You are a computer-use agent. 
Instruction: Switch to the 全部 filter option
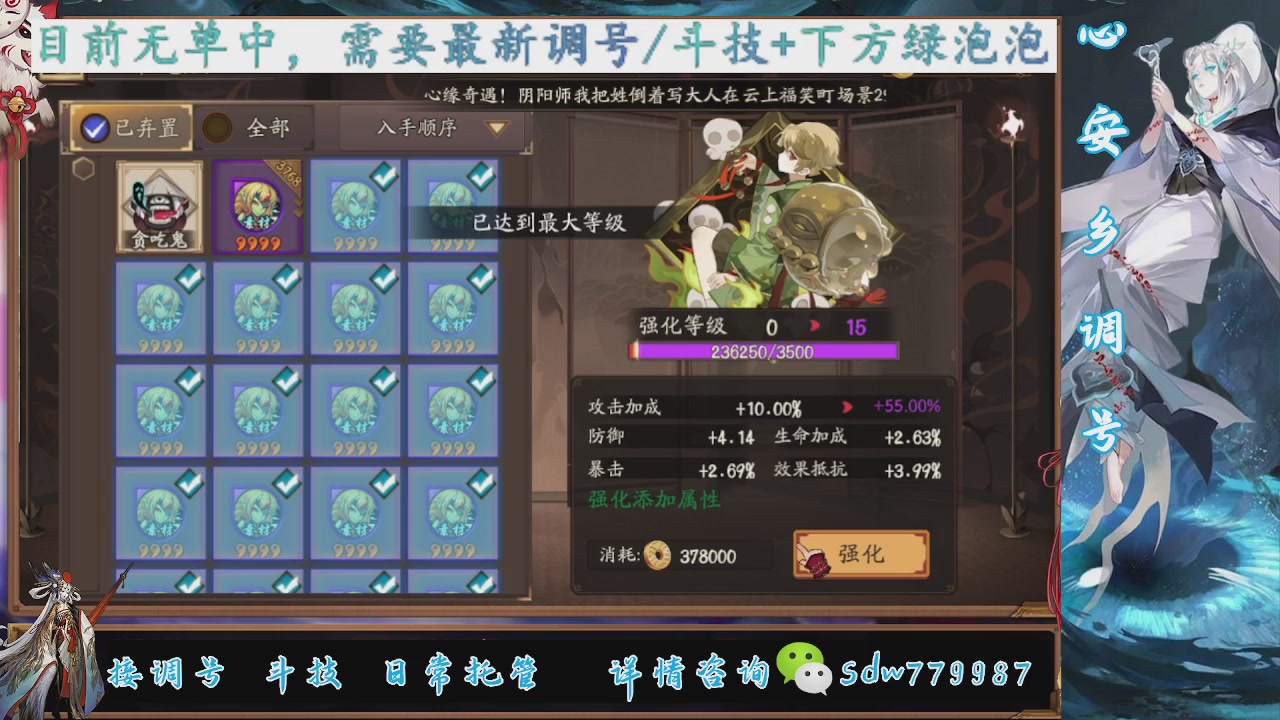pos(245,128)
